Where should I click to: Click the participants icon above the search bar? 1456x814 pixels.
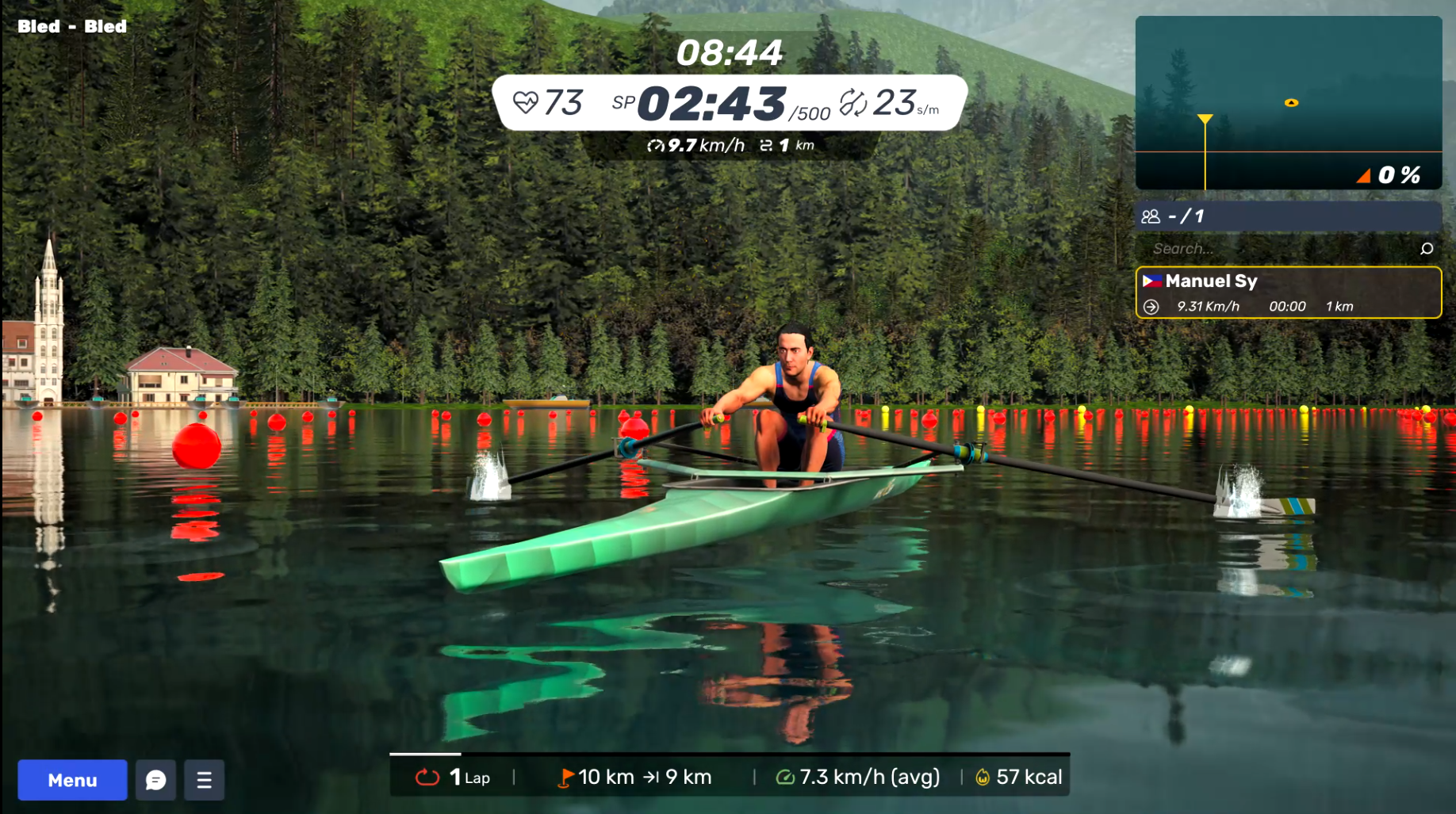(x=1151, y=216)
